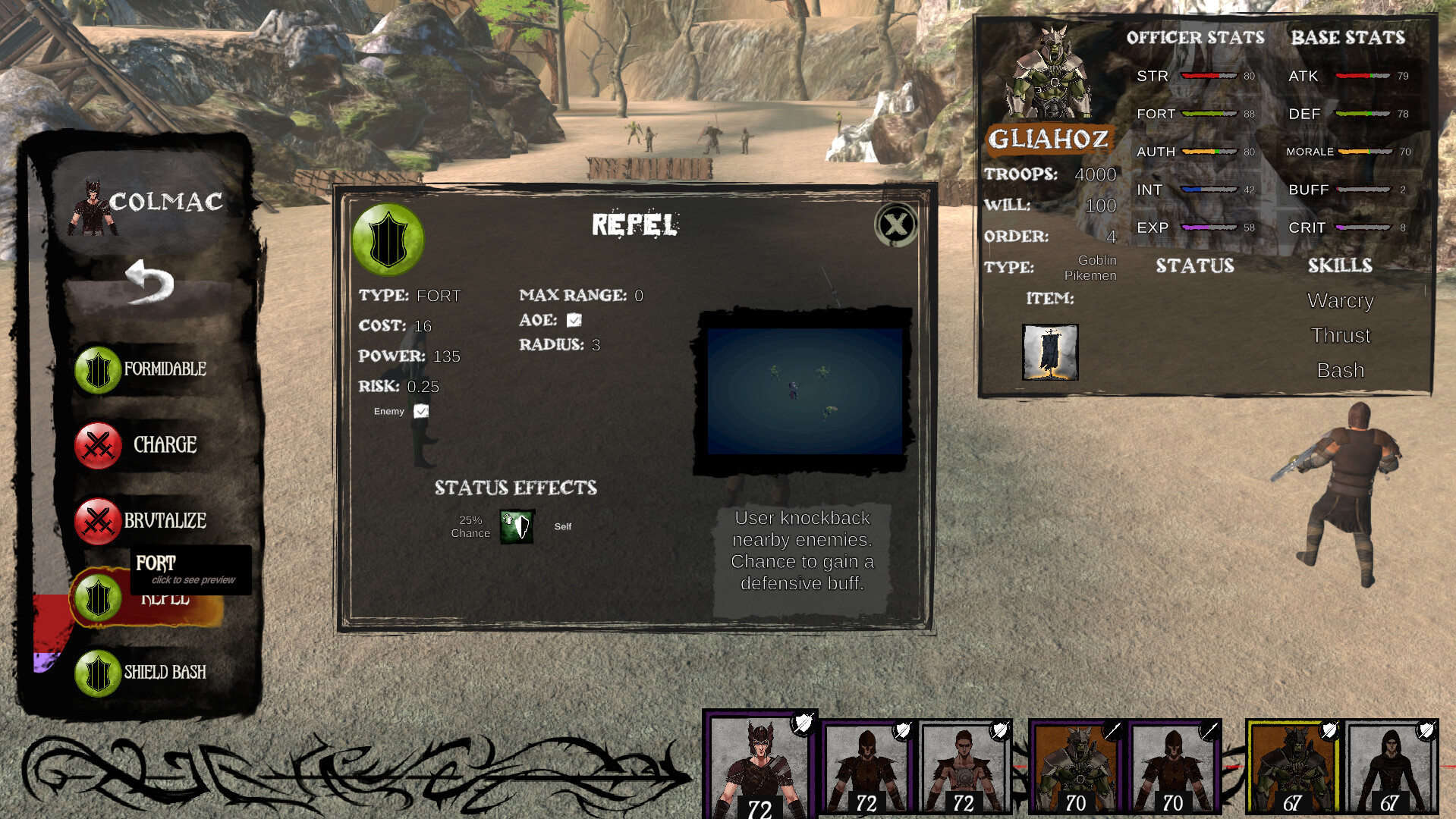The image size is (1456, 819).
Task: Select the Formidable skill icon
Action: tap(97, 371)
